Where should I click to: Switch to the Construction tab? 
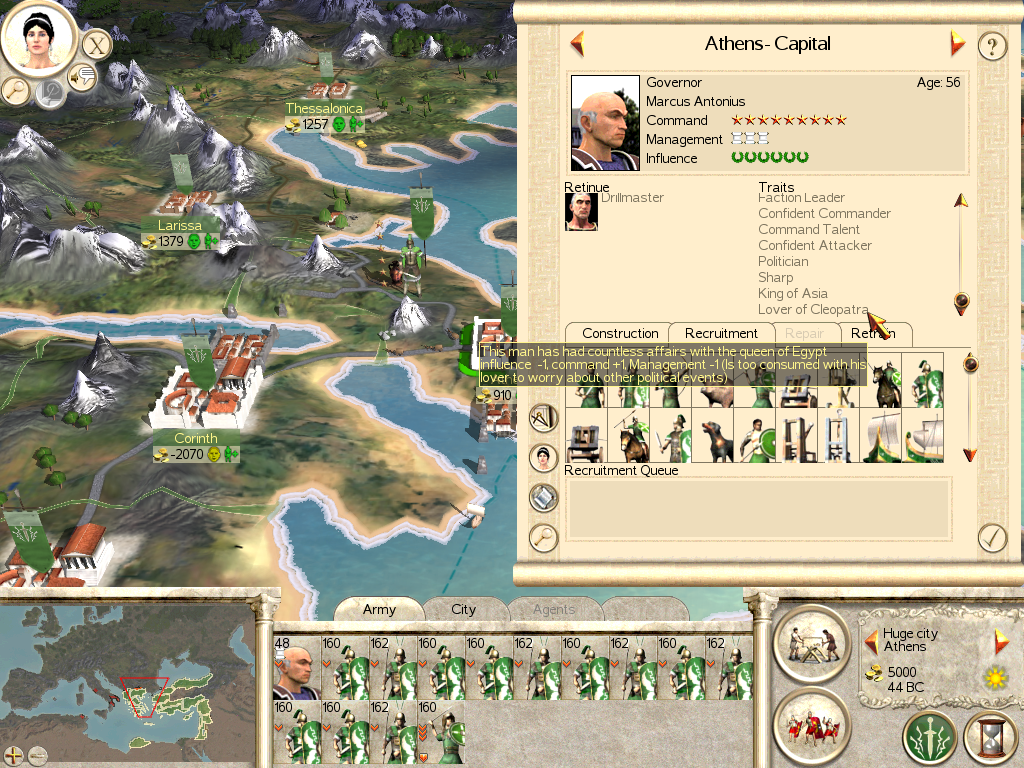coord(620,333)
